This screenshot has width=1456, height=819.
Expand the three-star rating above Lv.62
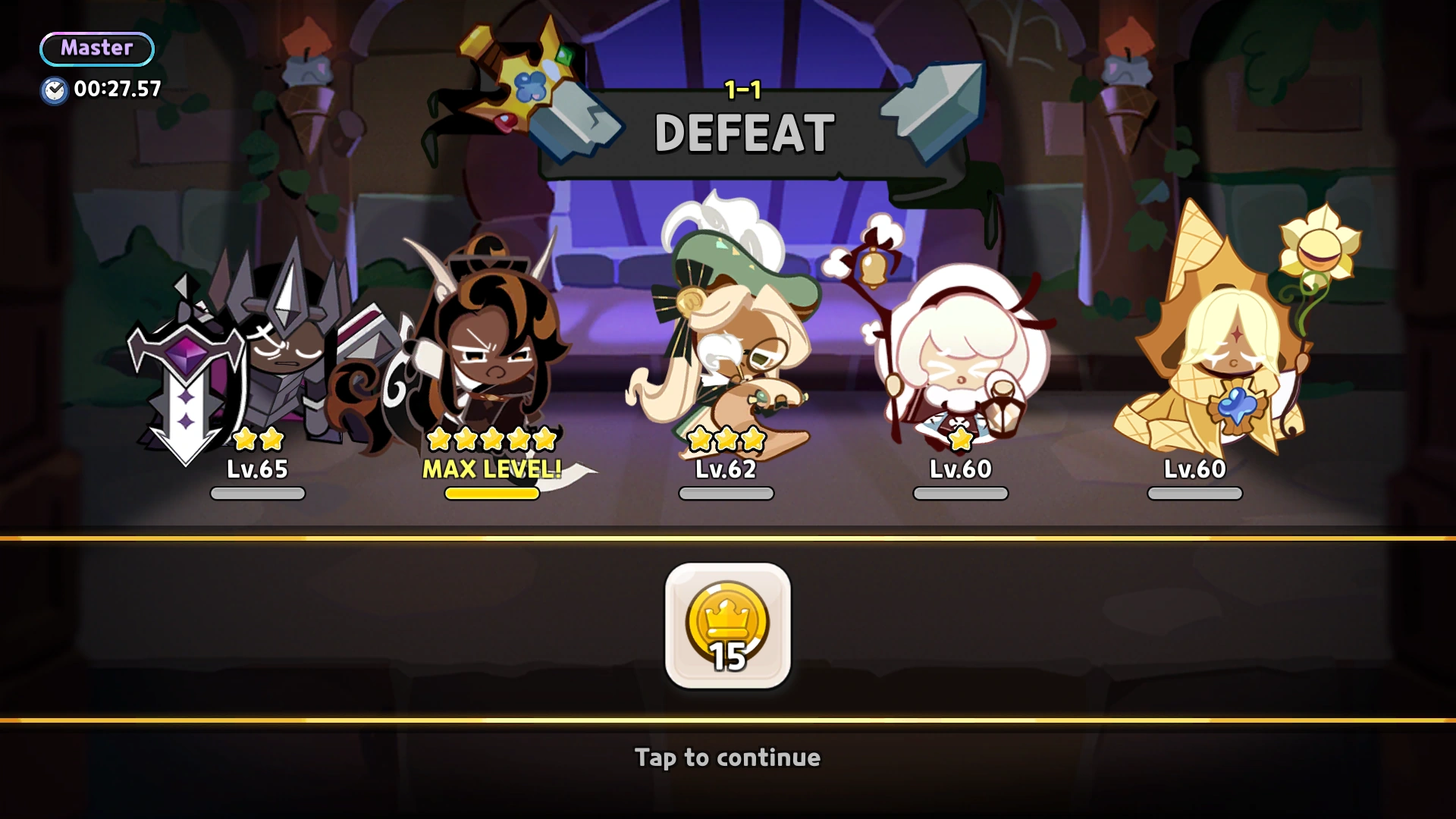click(726, 439)
